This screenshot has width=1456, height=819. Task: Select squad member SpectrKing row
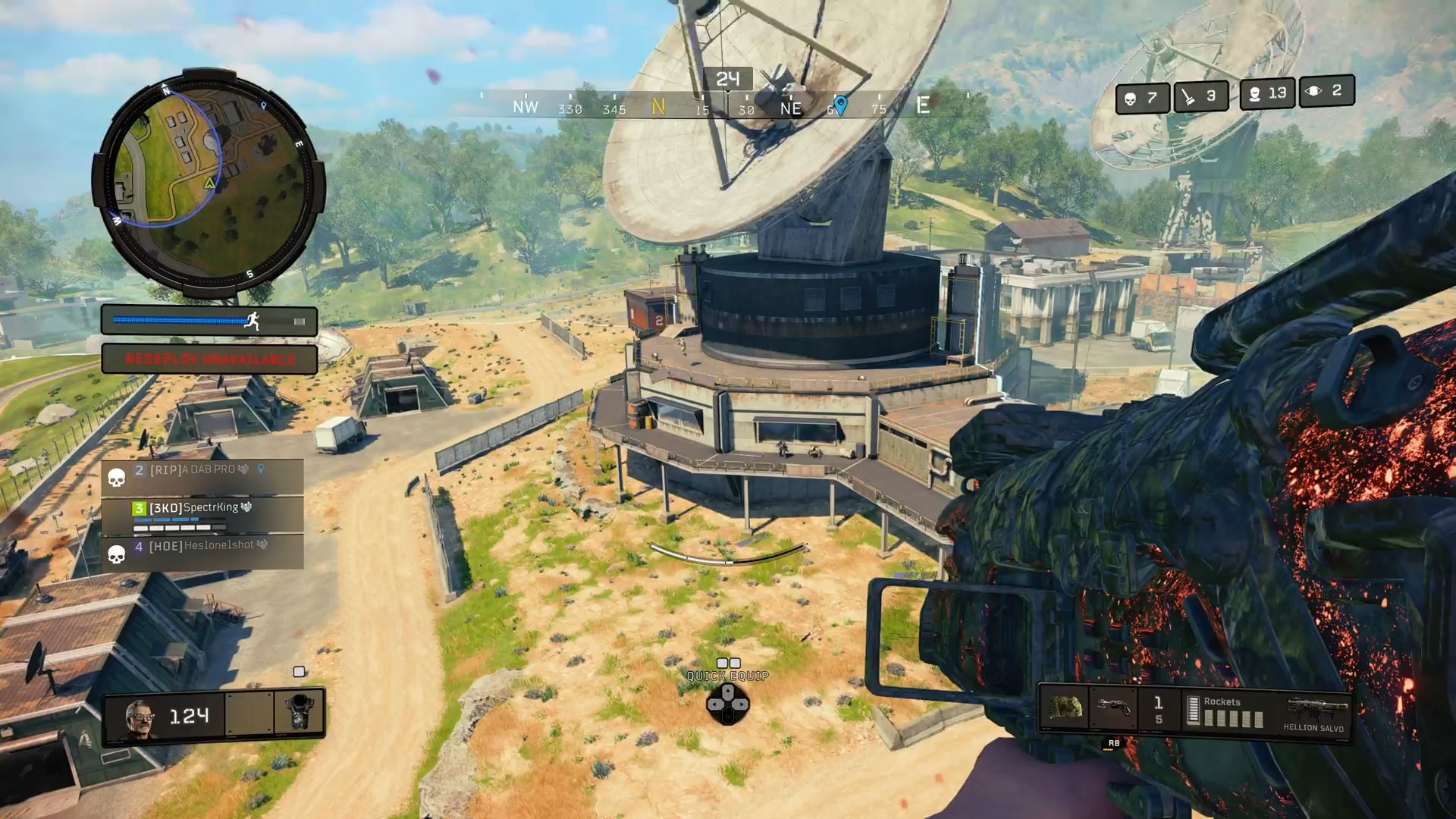click(202, 514)
